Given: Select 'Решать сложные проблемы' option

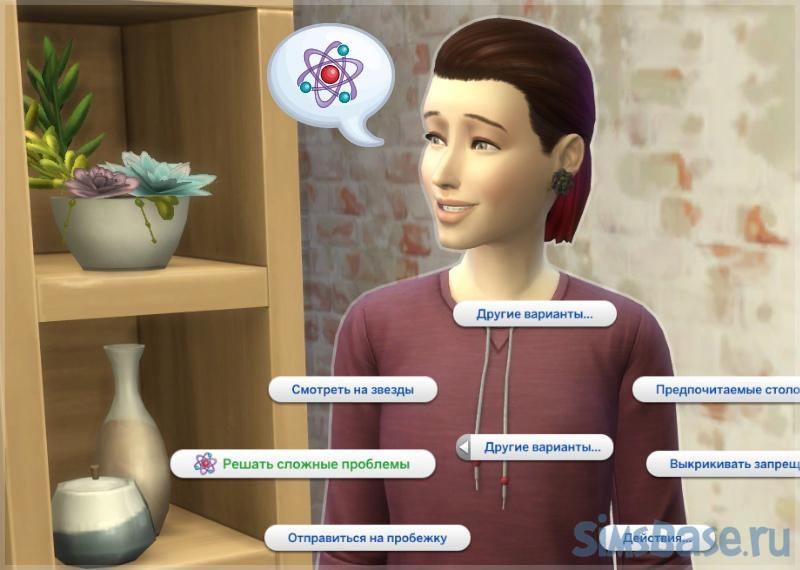Looking at the screenshot, I should point(302,463).
